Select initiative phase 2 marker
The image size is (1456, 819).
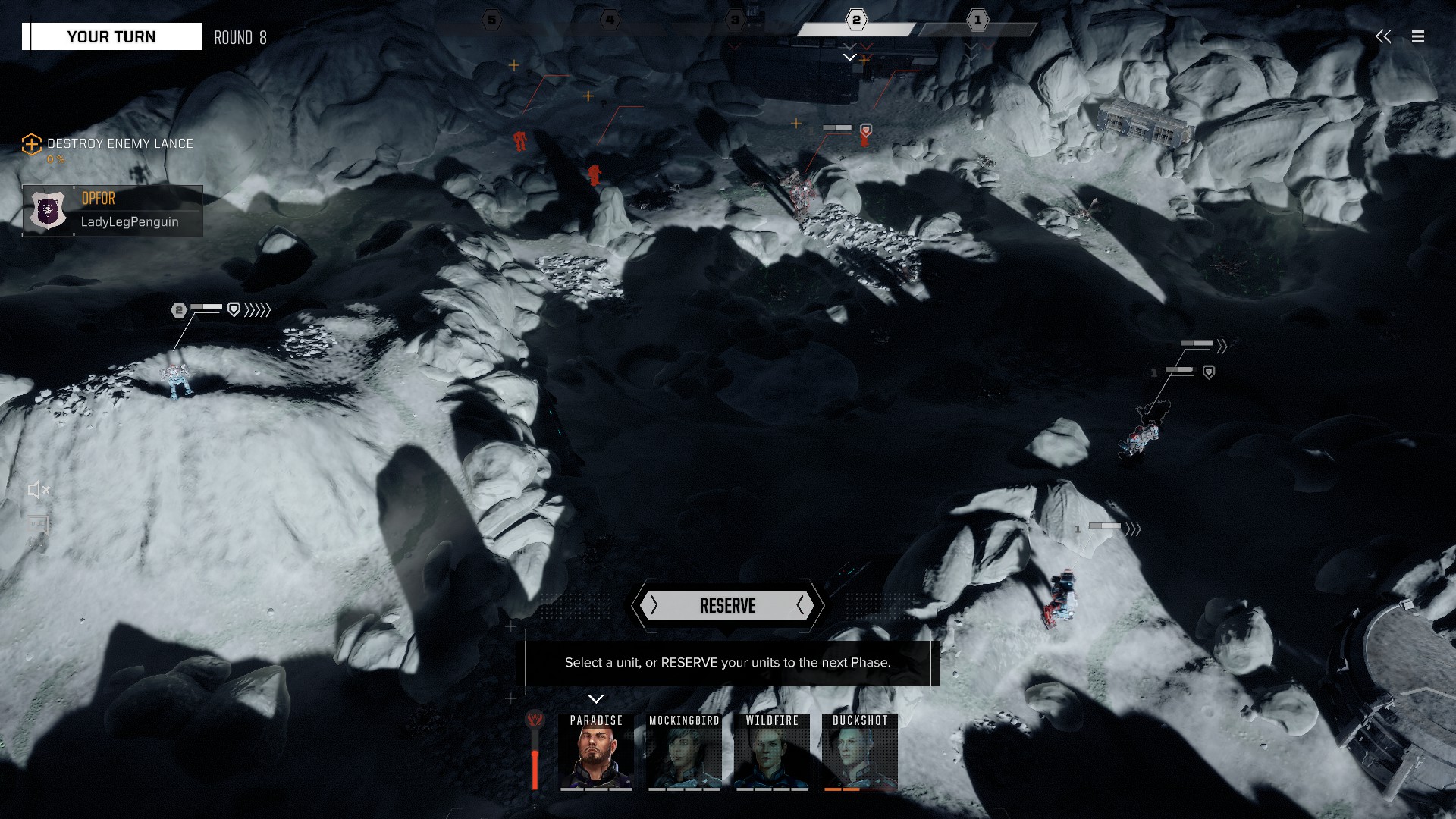click(x=856, y=20)
